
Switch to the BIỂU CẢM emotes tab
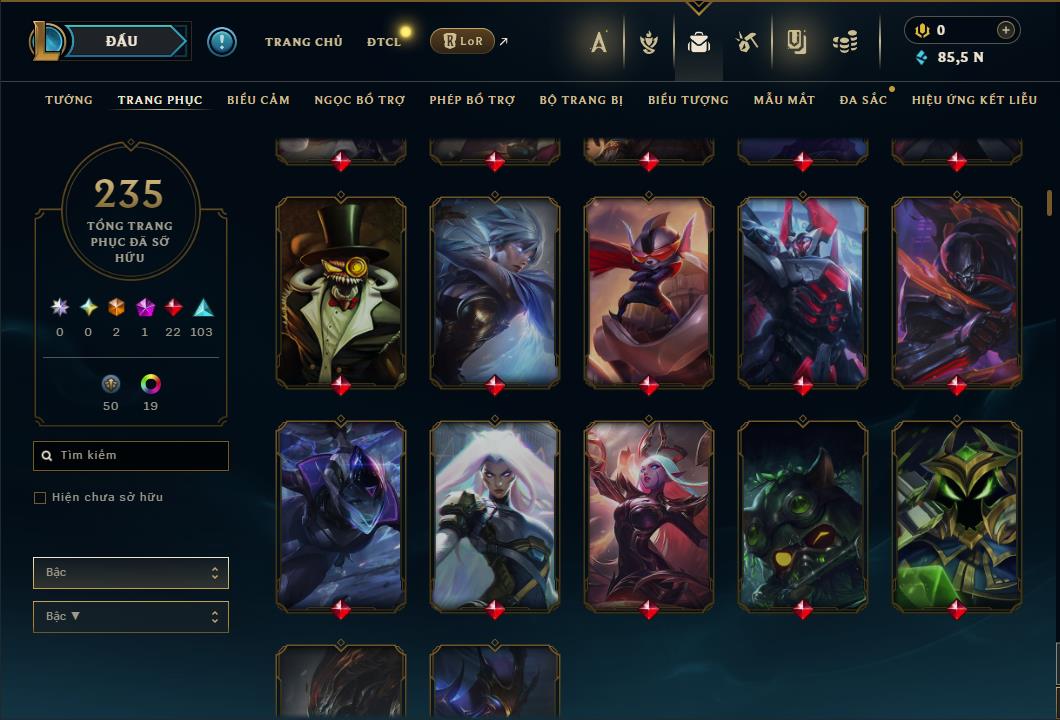258,100
